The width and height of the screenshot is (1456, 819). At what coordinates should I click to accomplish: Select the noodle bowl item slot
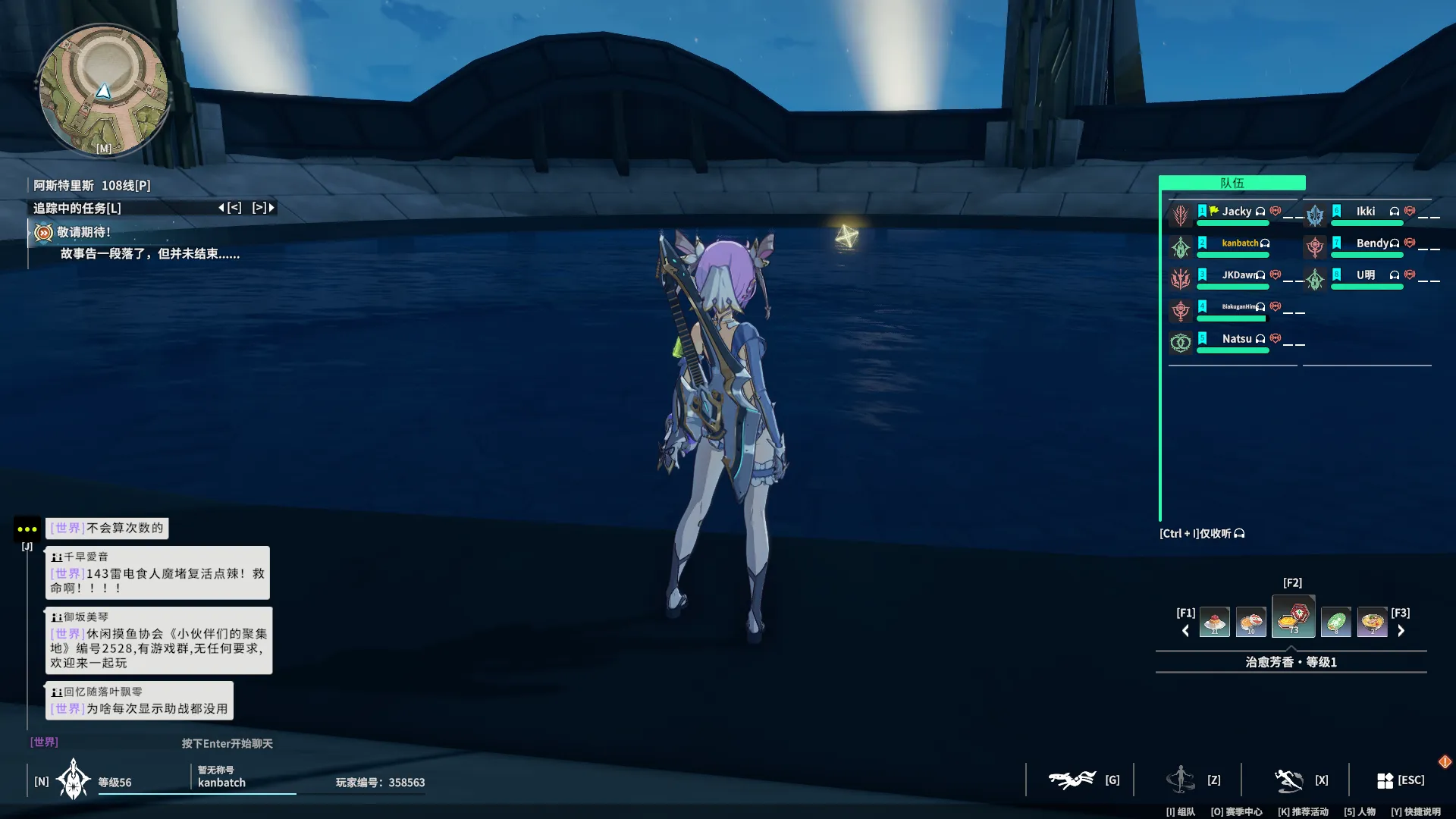(1372, 623)
